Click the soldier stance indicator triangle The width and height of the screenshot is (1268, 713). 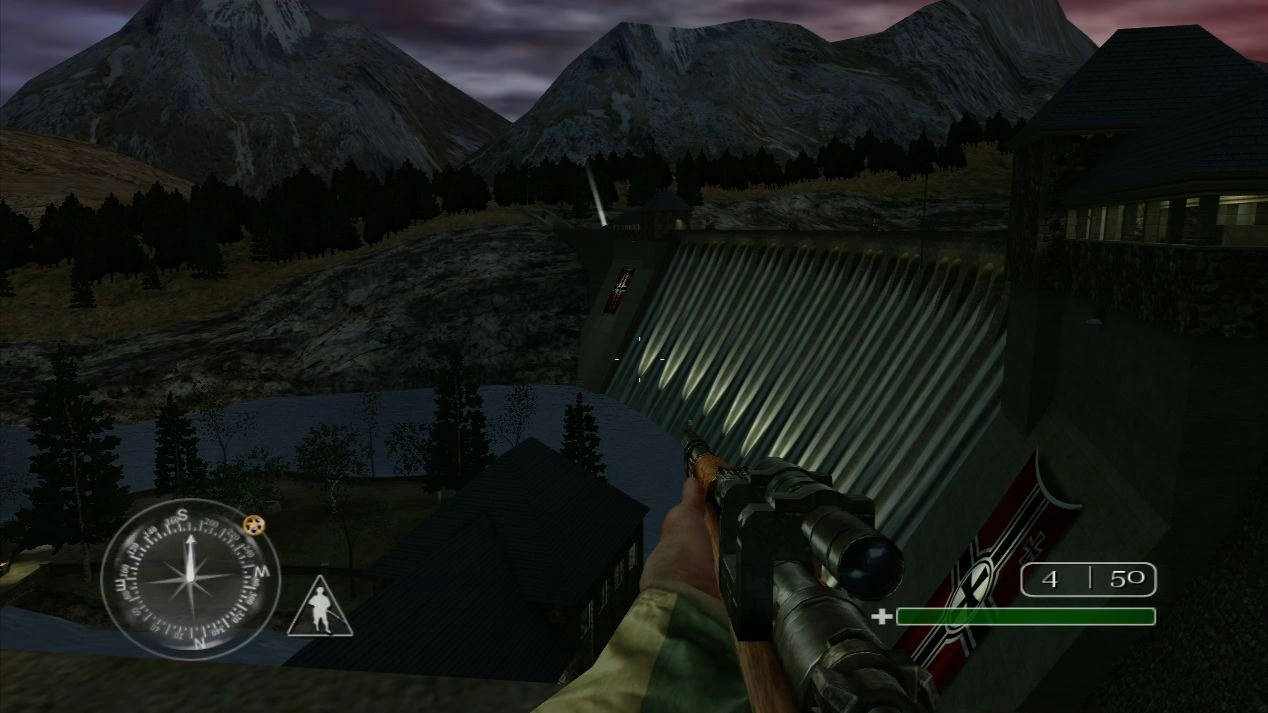[x=320, y=609]
